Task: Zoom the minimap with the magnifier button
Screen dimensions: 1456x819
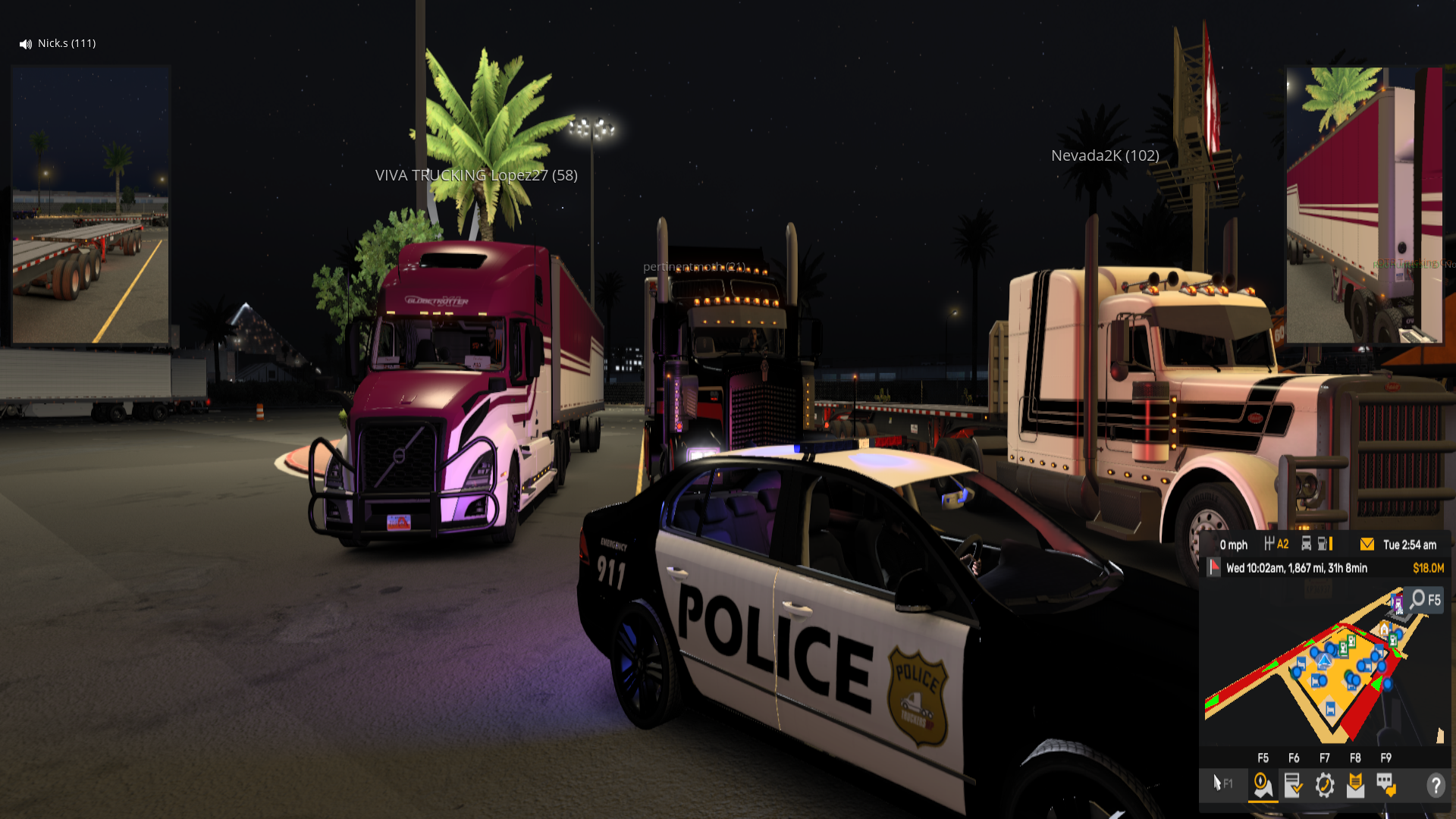Action: tap(1423, 600)
